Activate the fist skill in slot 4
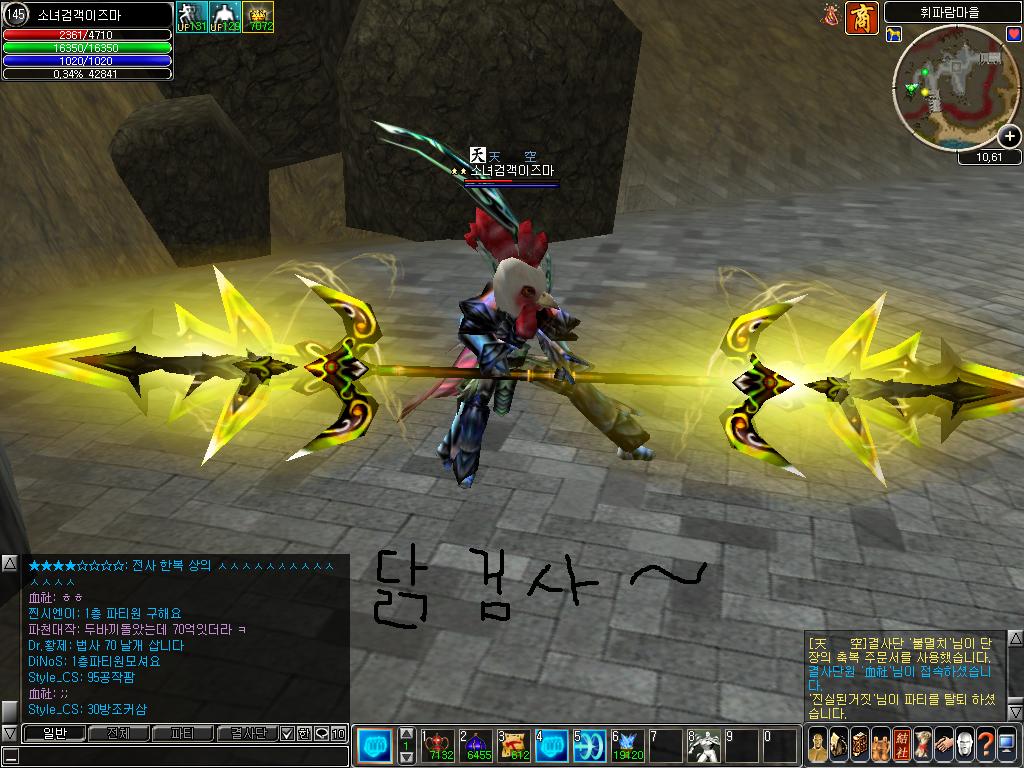The height and width of the screenshot is (768, 1024). (x=551, y=746)
